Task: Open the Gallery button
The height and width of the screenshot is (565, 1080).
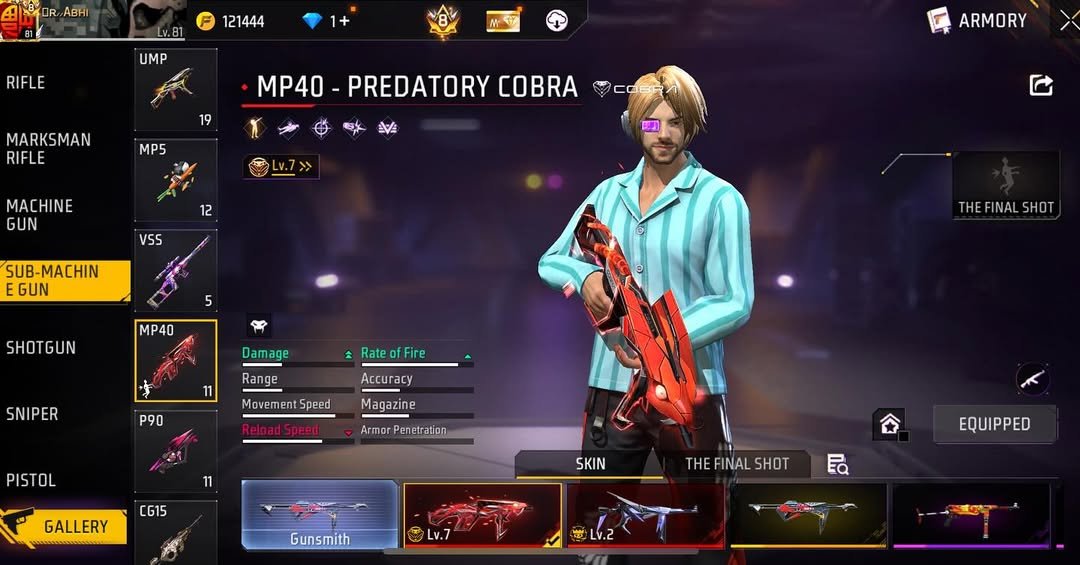Action: click(66, 526)
